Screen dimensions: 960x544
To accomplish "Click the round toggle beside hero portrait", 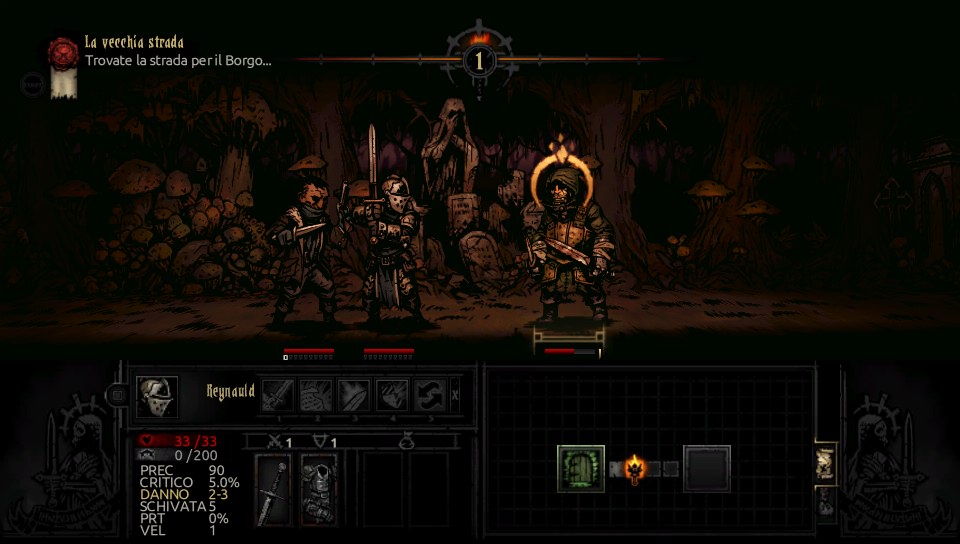I will tap(118, 396).
